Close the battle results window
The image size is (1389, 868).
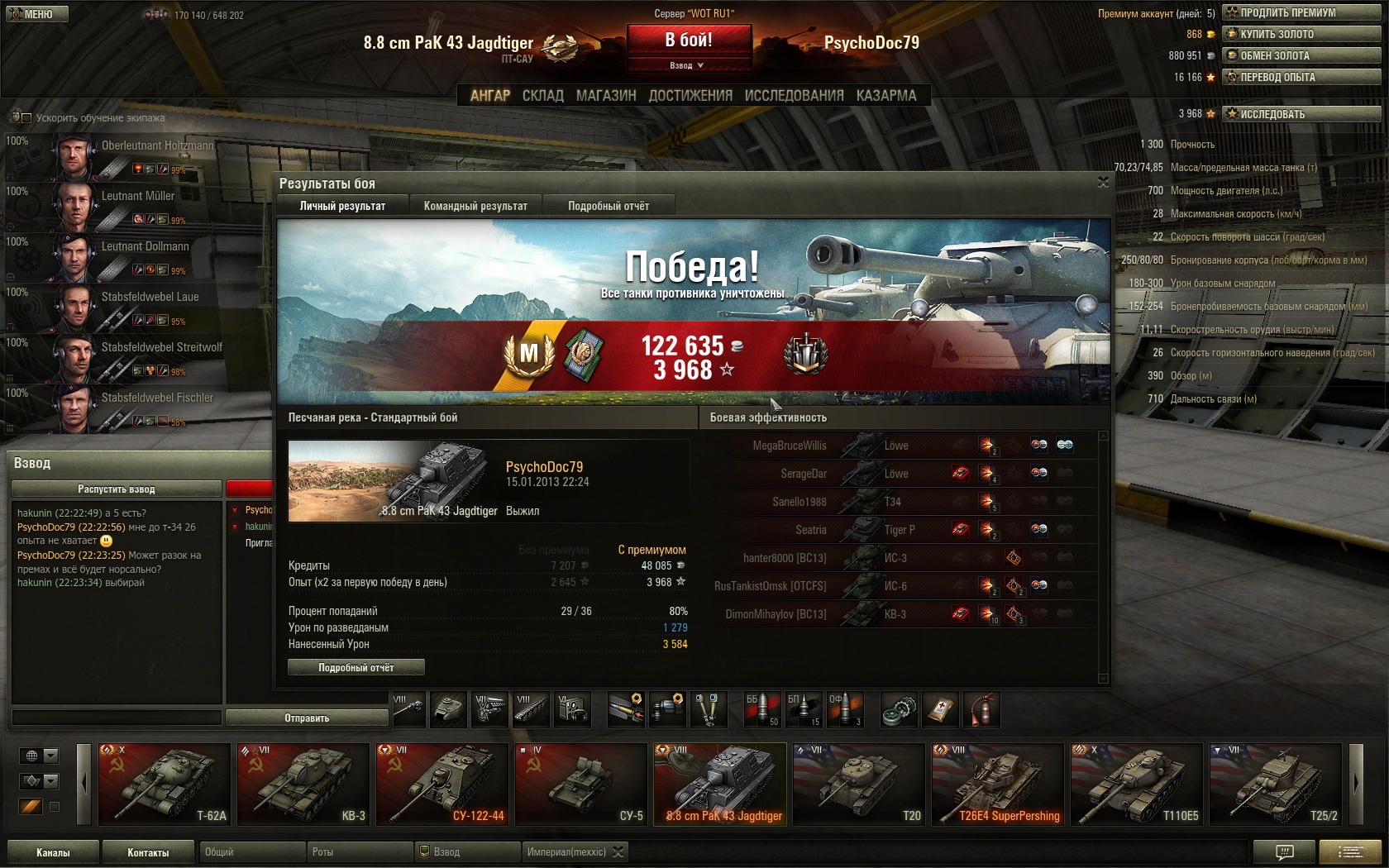point(1103,182)
